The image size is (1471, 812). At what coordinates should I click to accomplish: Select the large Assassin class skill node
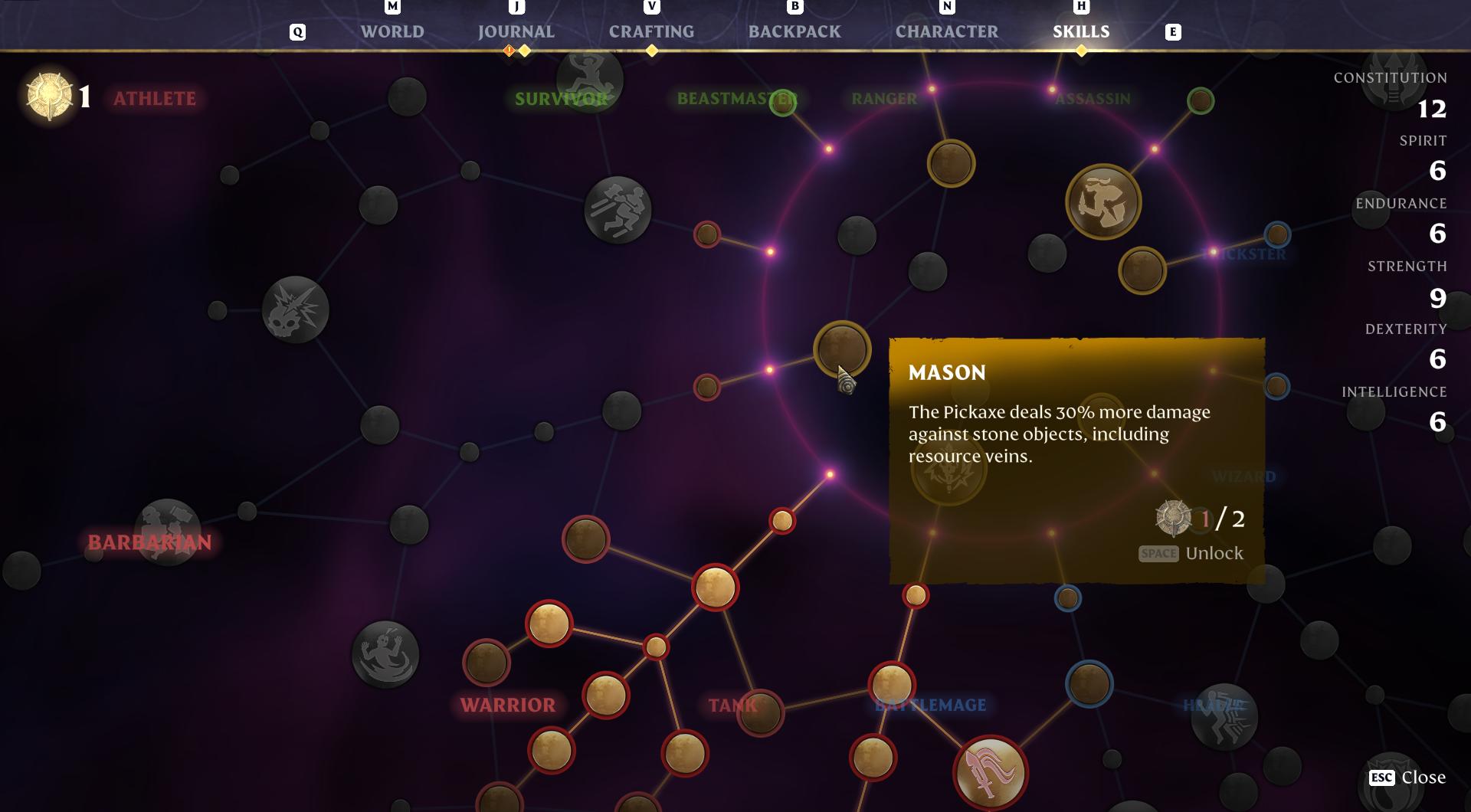pos(1103,201)
